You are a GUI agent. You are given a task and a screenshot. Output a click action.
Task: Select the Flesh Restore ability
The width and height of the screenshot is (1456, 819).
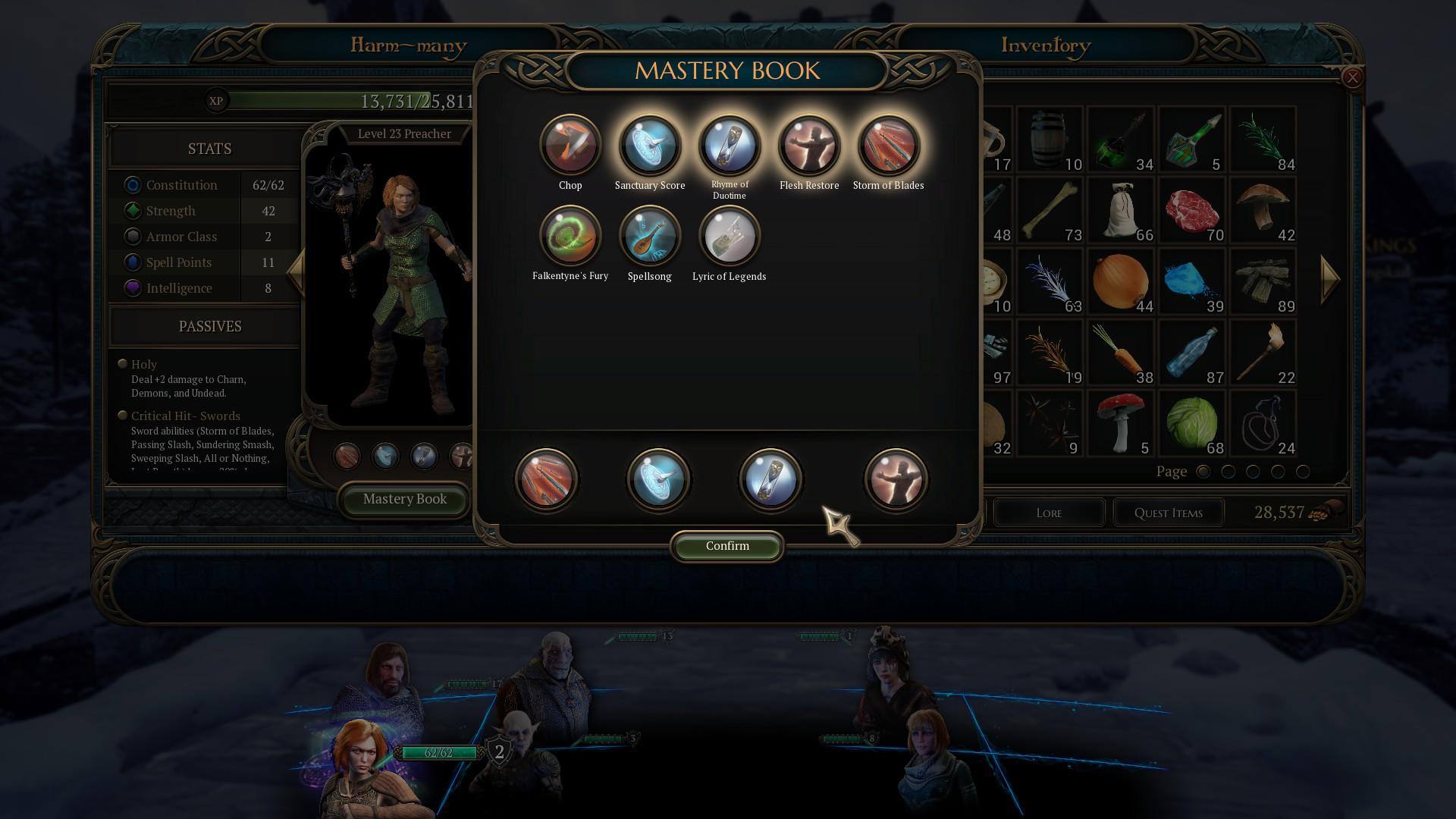809,146
